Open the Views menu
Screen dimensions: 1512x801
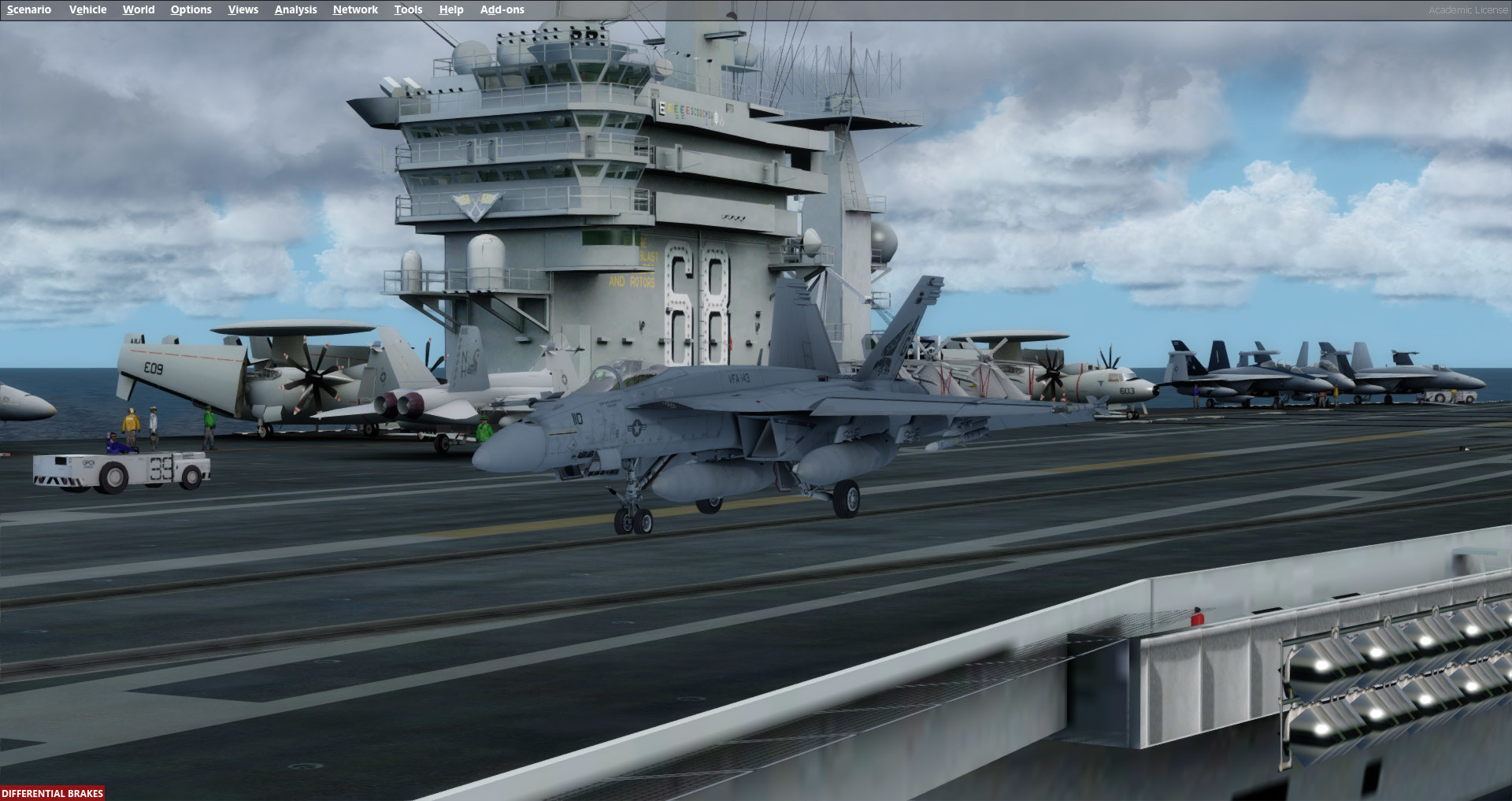[243, 9]
